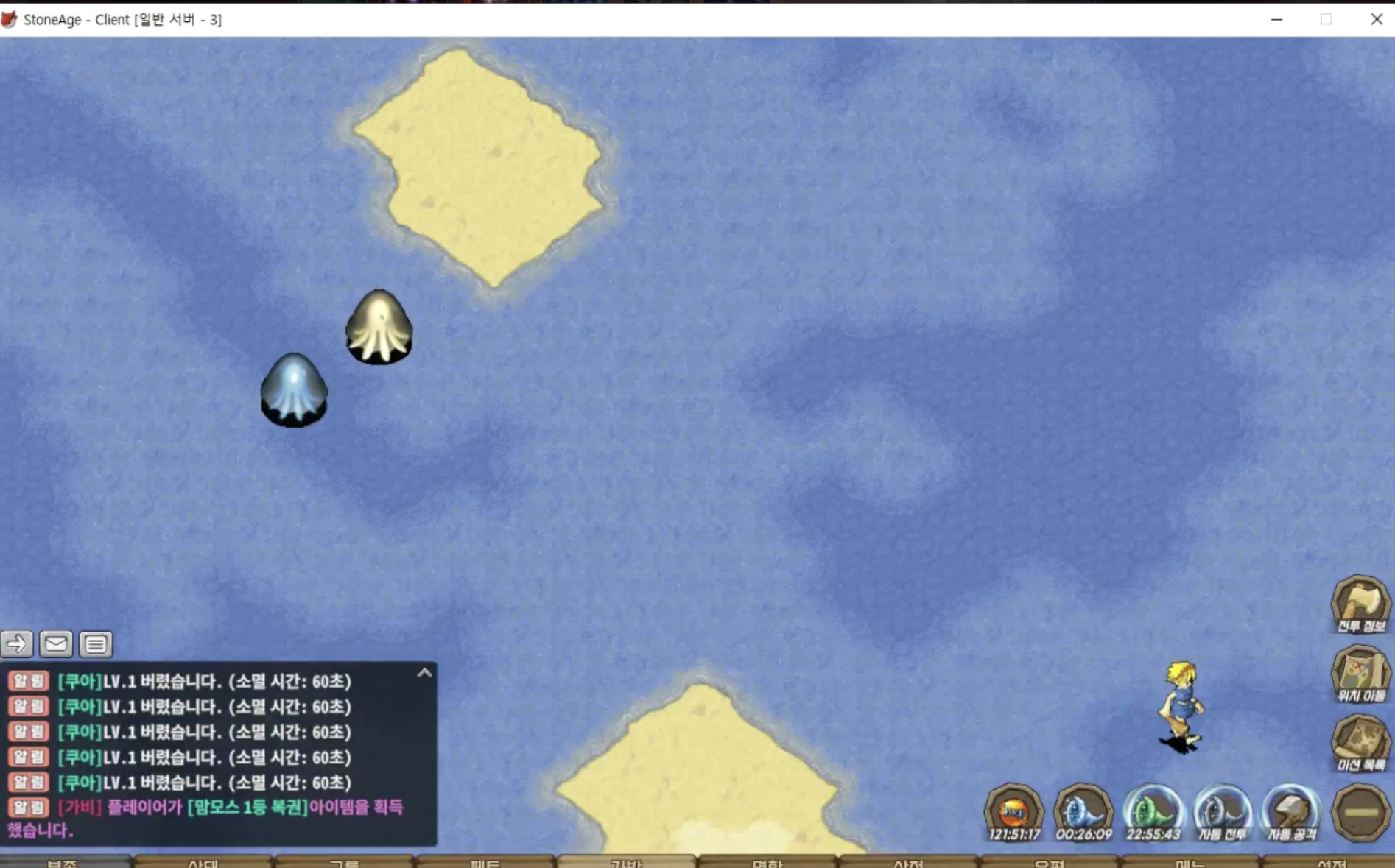Open the 전투 정보 battle info panel
Screen dimensions: 1395x868
[x=1360, y=604]
